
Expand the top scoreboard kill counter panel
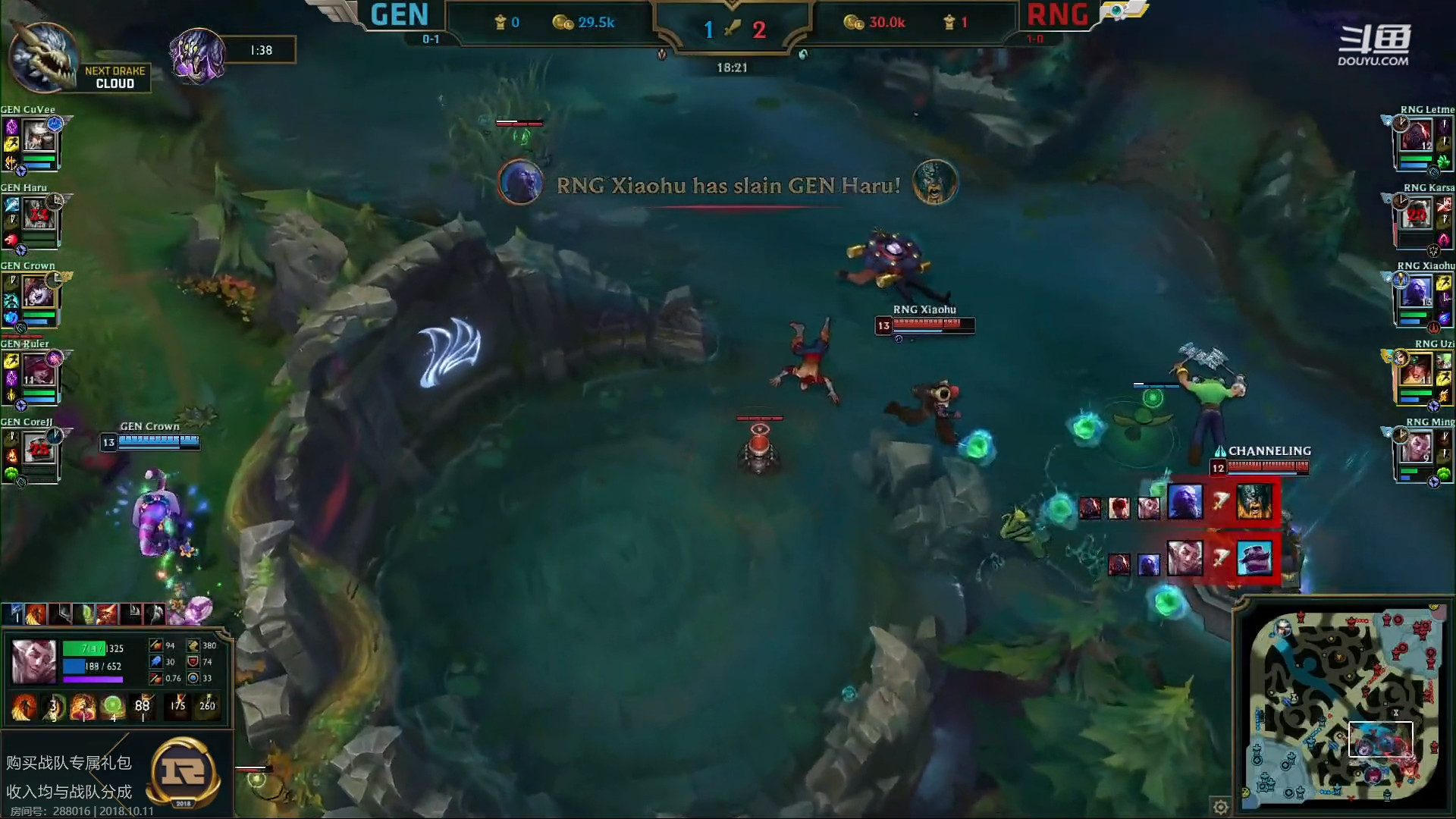pyautogui.click(x=732, y=30)
